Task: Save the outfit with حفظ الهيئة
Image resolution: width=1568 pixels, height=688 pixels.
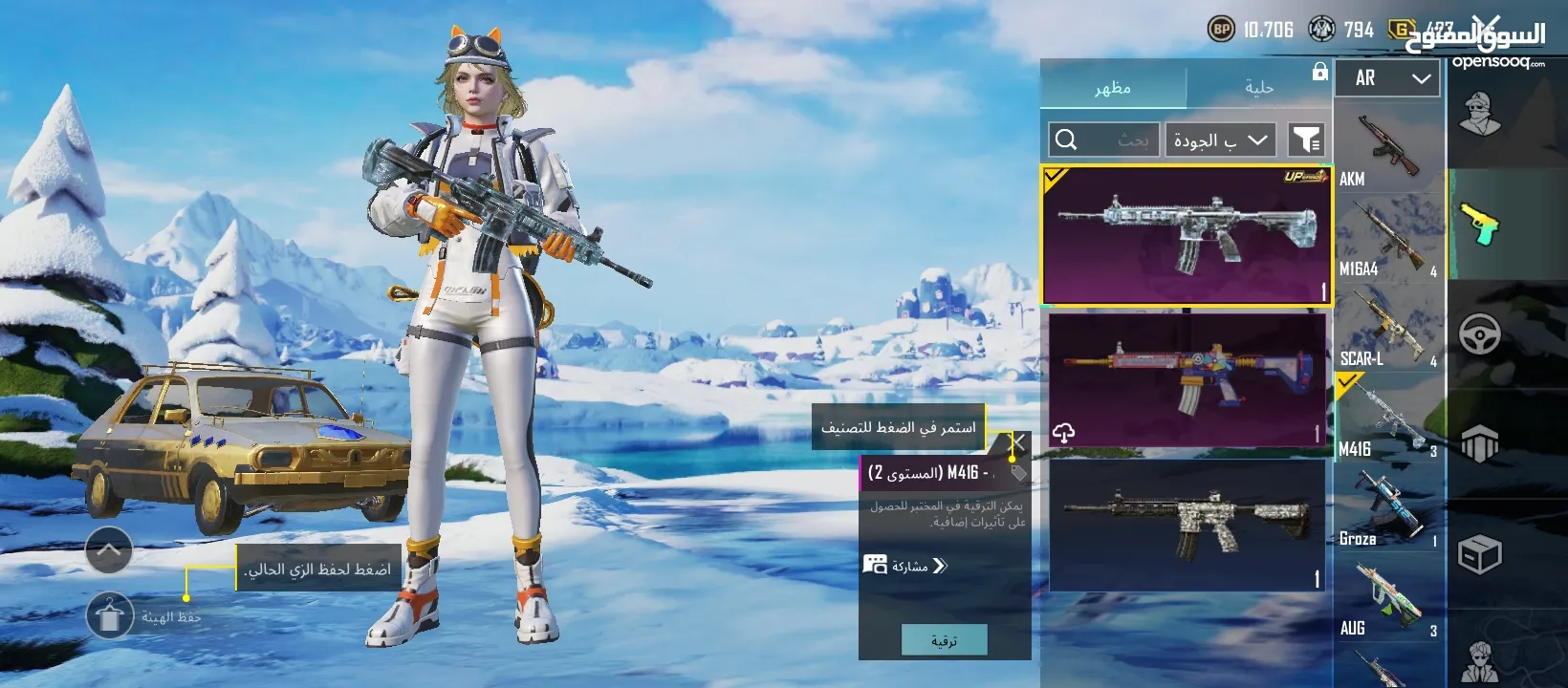Action: click(x=110, y=616)
